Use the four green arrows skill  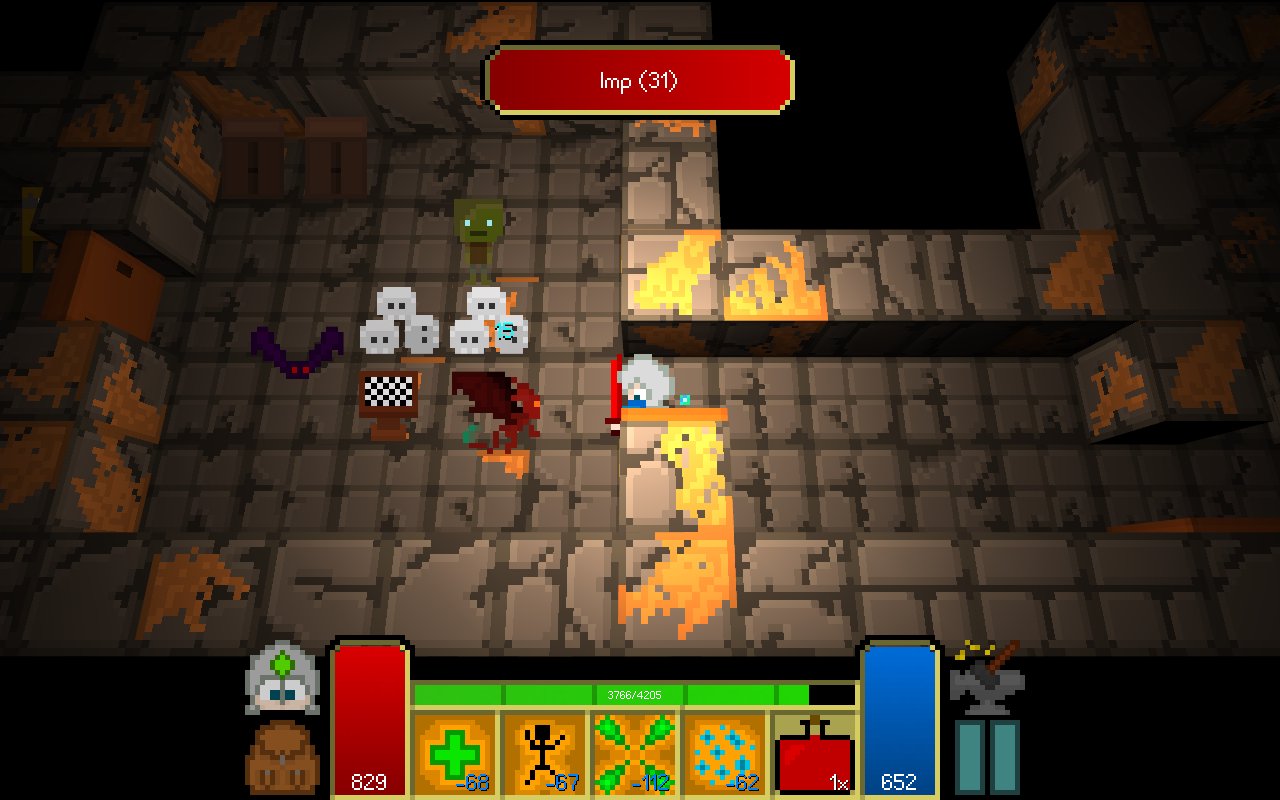pyautogui.click(x=632, y=752)
